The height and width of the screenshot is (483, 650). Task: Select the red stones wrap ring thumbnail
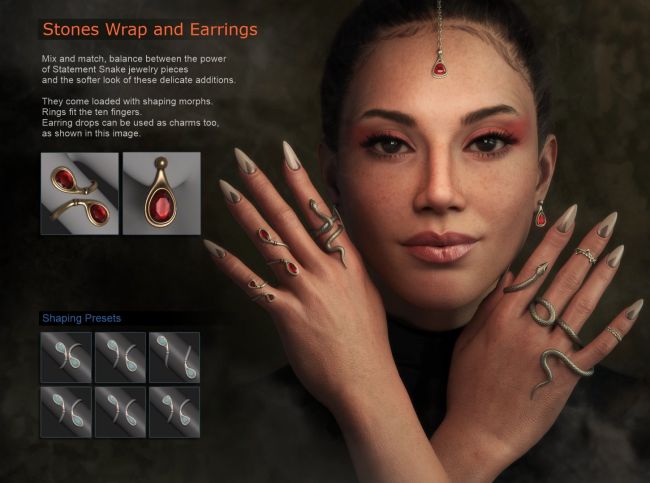click(x=79, y=193)
